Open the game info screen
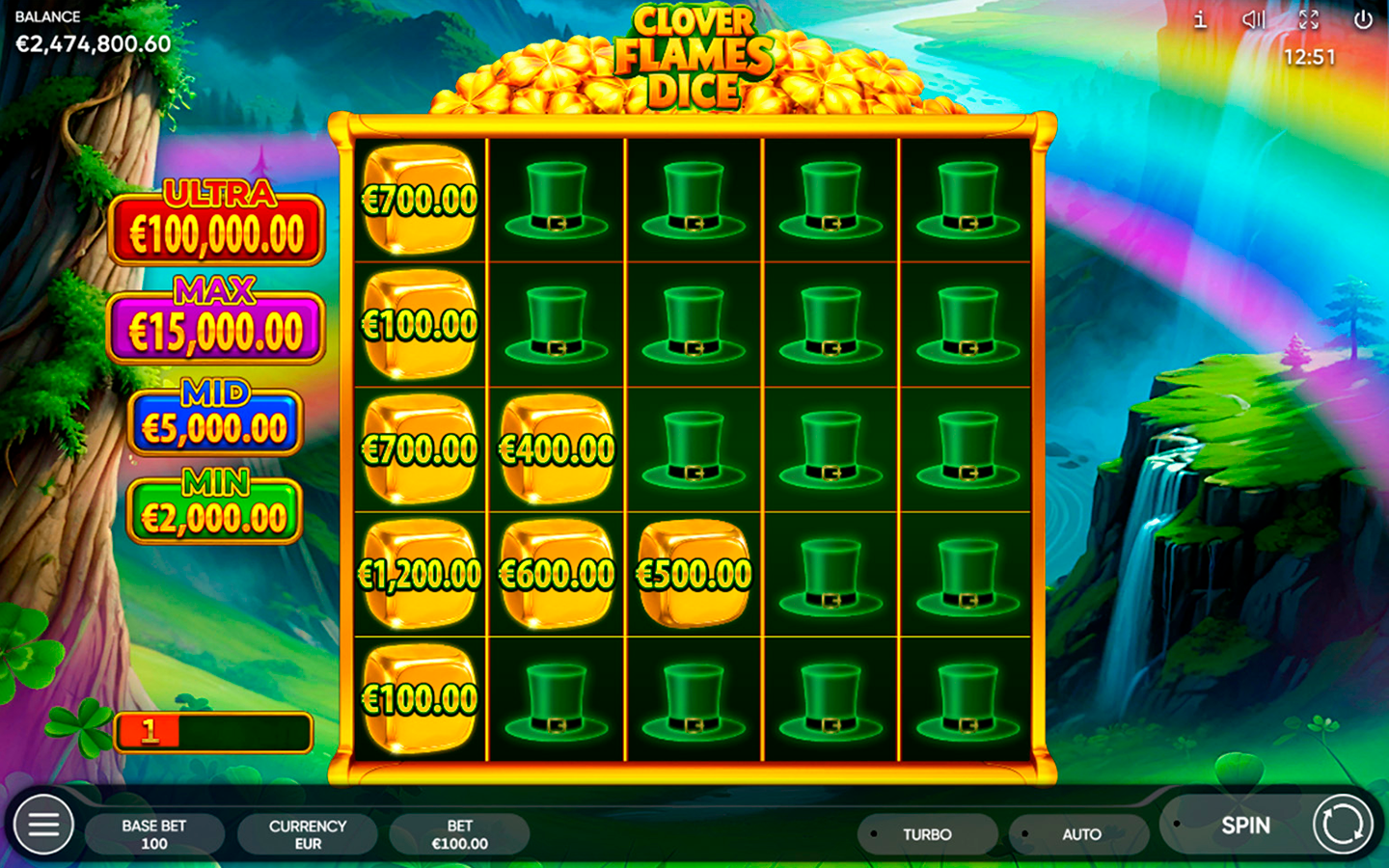This screenshot has width=1389, height=868. point(1199,19)
